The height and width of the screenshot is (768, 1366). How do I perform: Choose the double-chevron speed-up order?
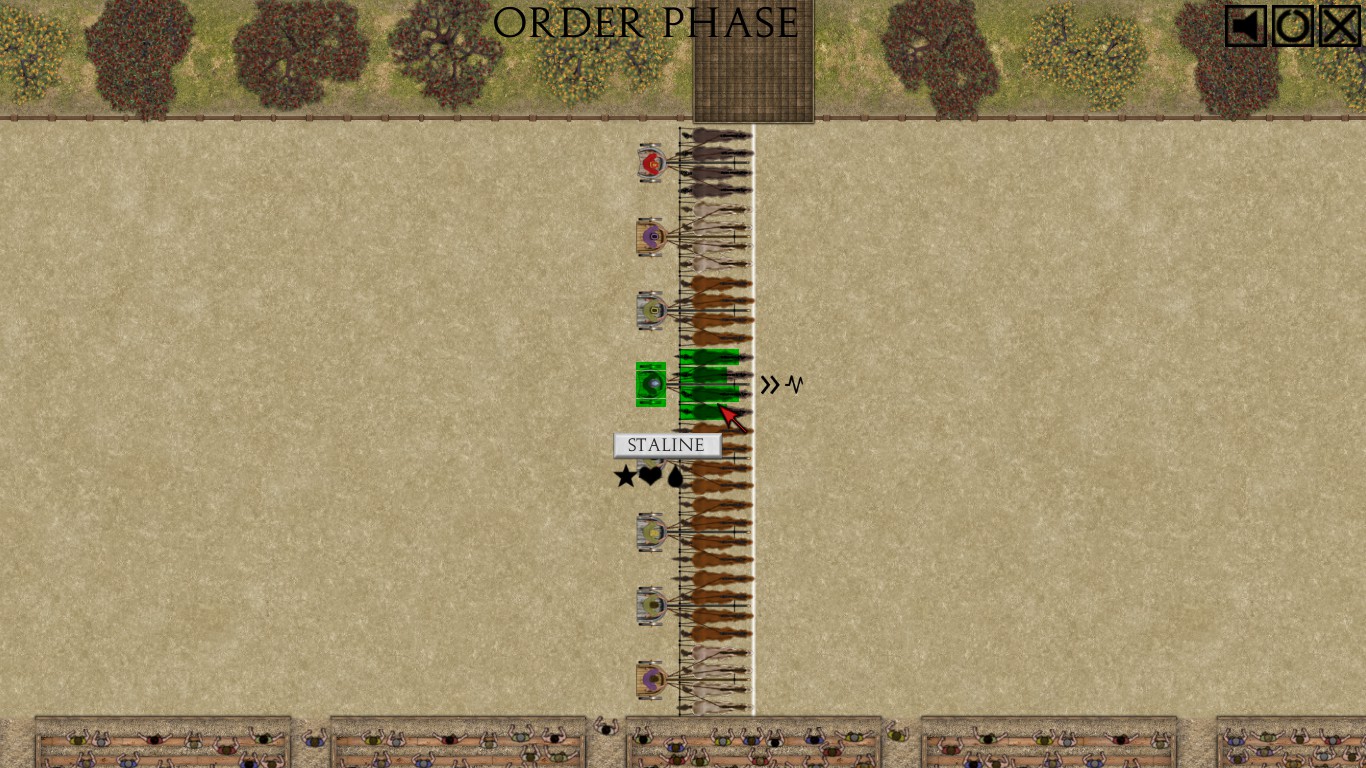pyautogui.click(x=769, y=385)
